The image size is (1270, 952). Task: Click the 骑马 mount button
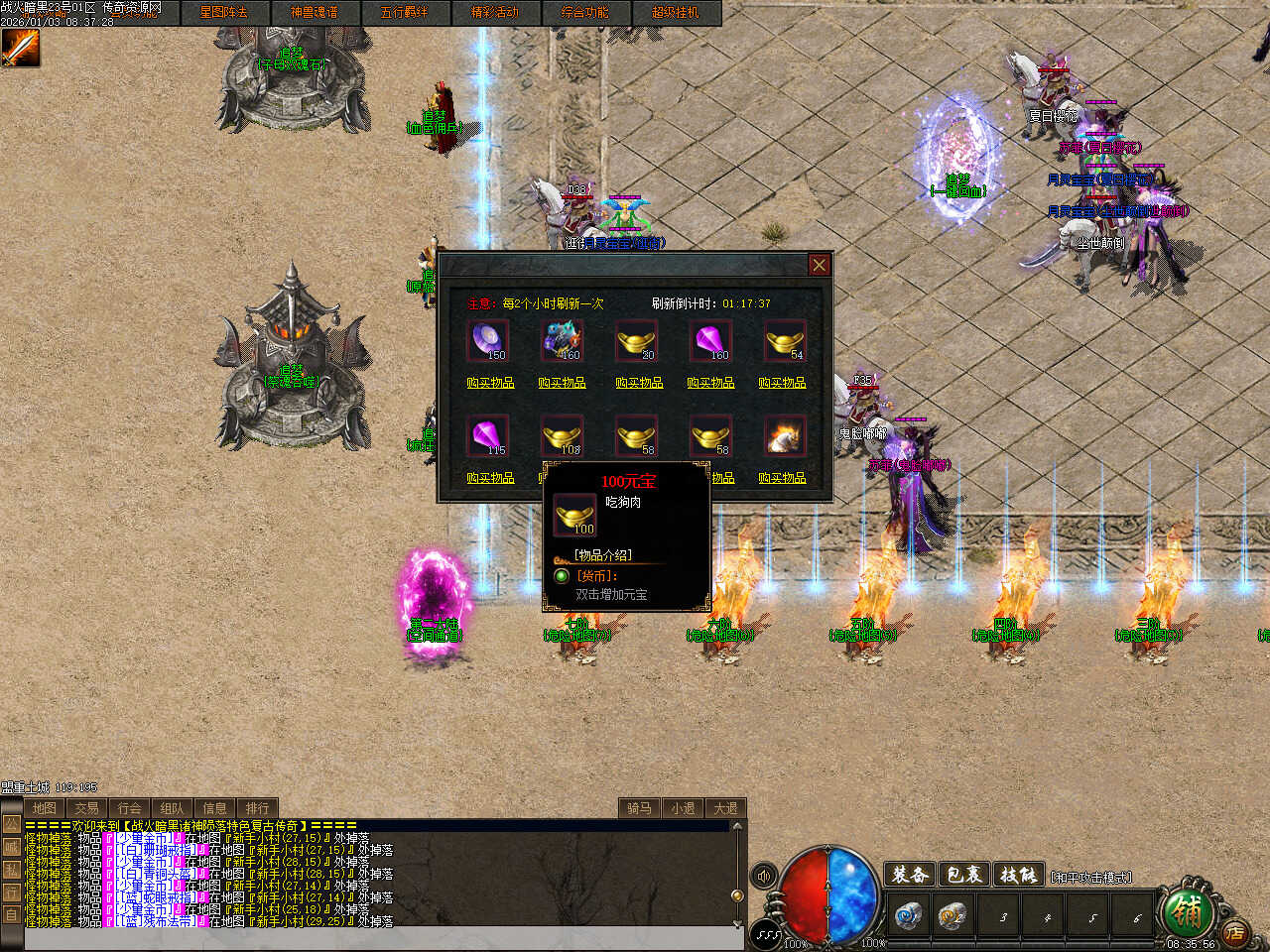(639, 808)
